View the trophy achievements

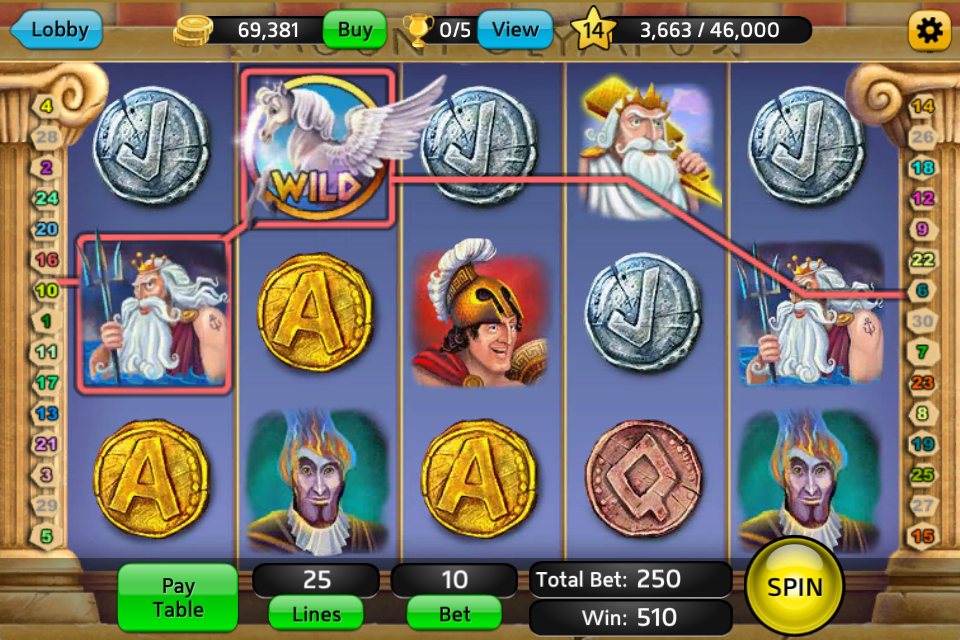[x=515, y=30]
